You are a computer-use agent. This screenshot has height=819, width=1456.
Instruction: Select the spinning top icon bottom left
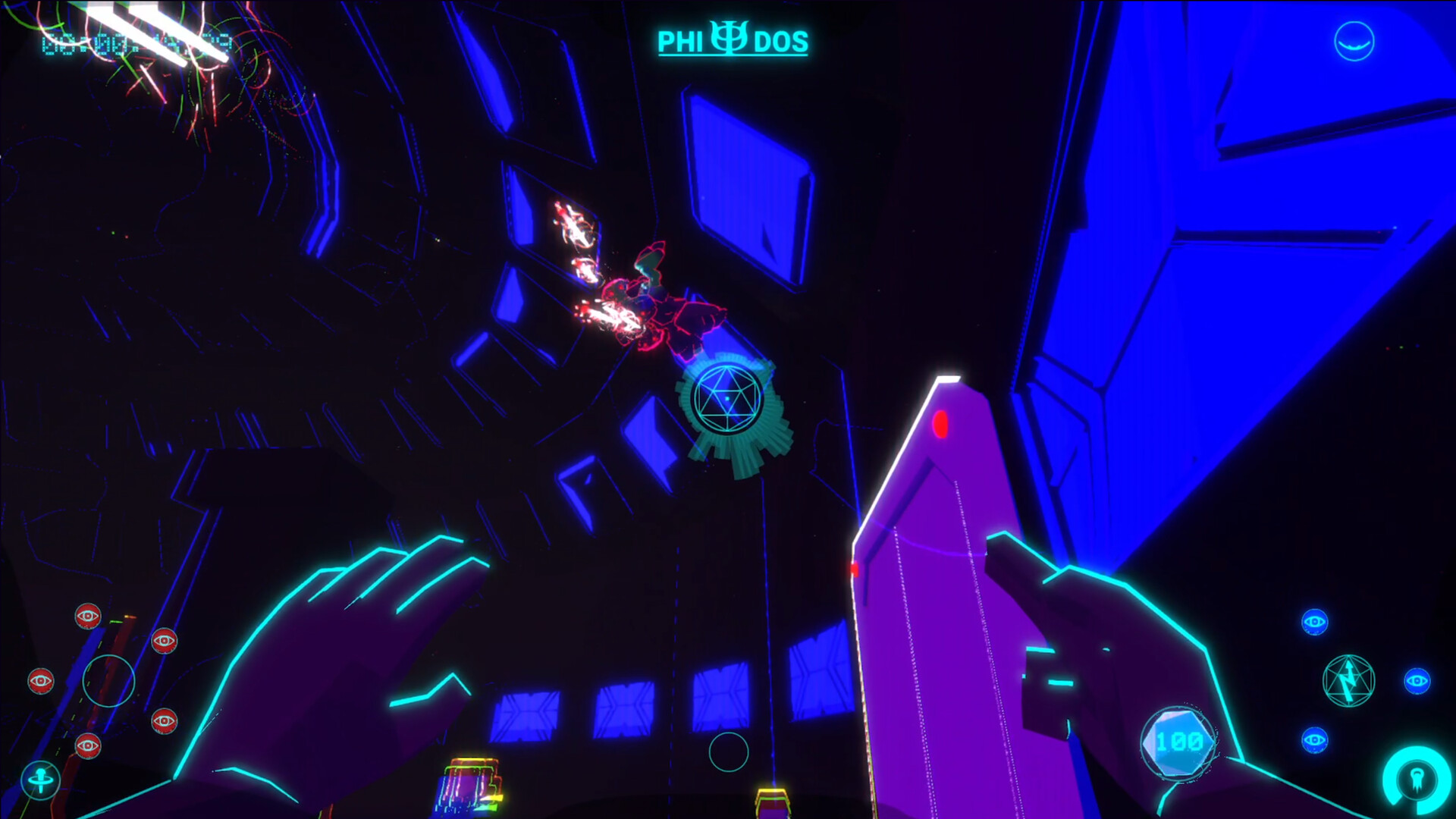[41, 779]
